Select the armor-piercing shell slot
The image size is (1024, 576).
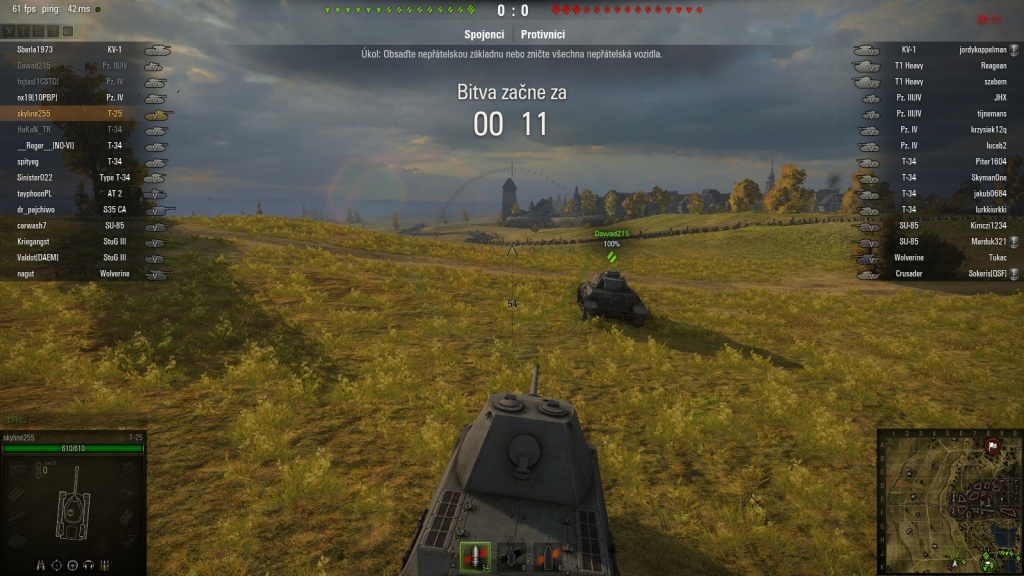click(x=475, y=558)
